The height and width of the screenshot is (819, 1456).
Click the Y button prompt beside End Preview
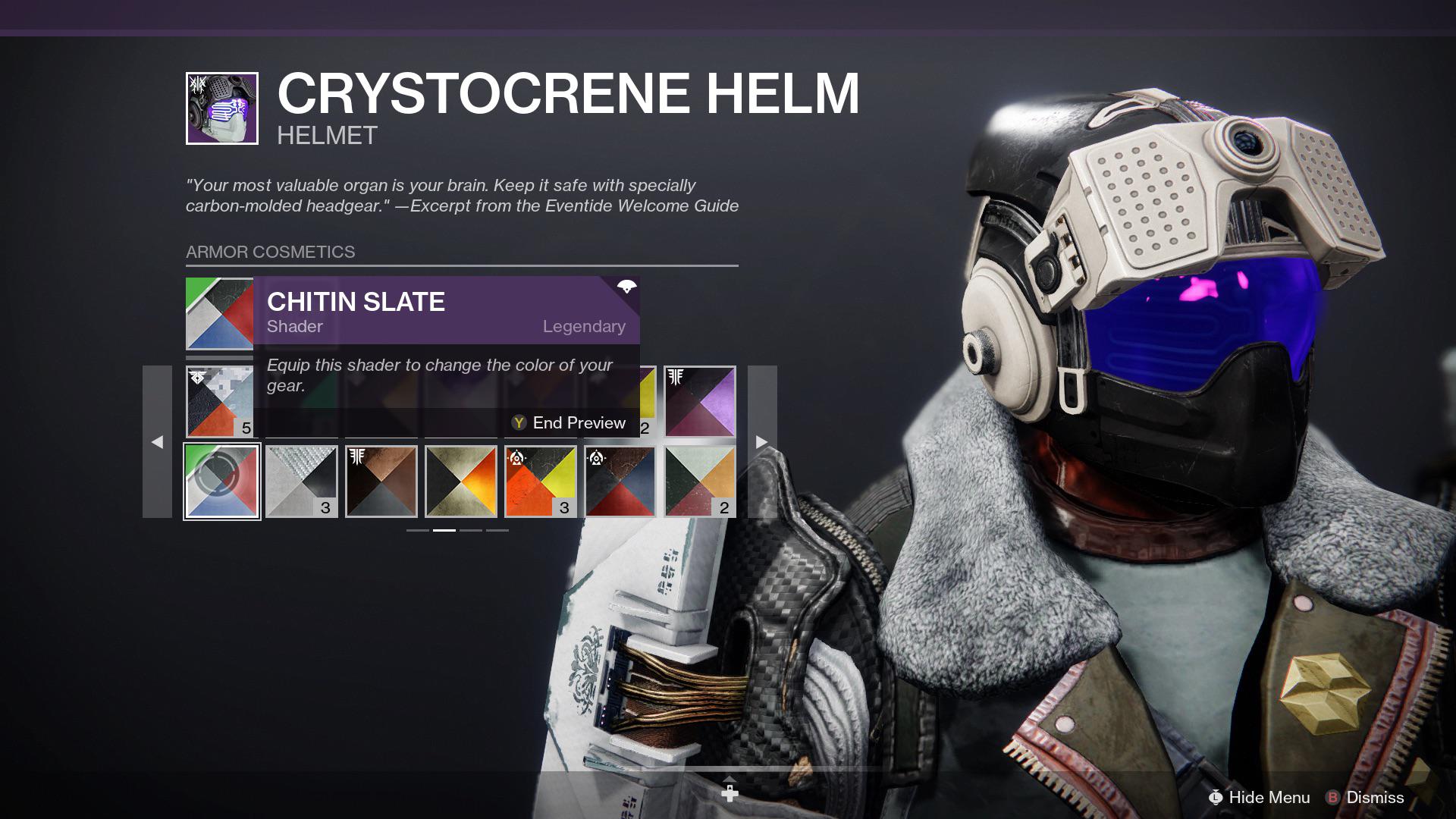click(518, 423)
